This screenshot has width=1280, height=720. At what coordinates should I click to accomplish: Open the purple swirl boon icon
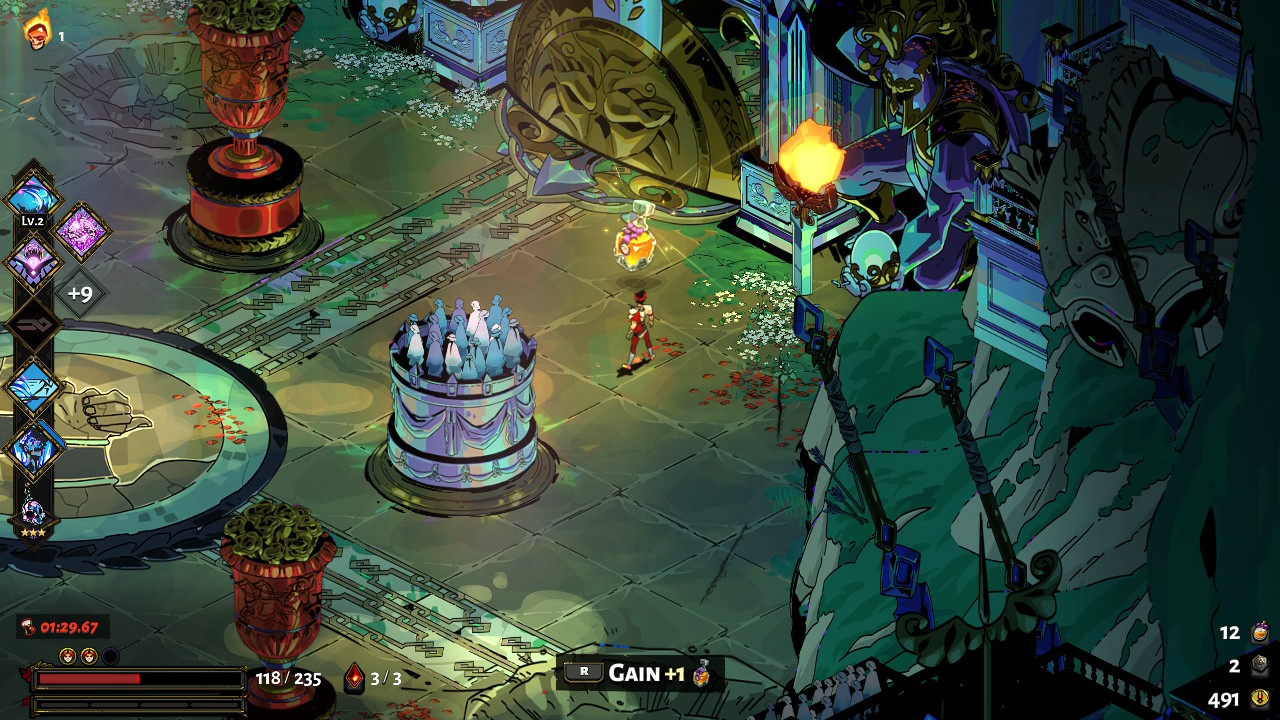pos(80,231)
